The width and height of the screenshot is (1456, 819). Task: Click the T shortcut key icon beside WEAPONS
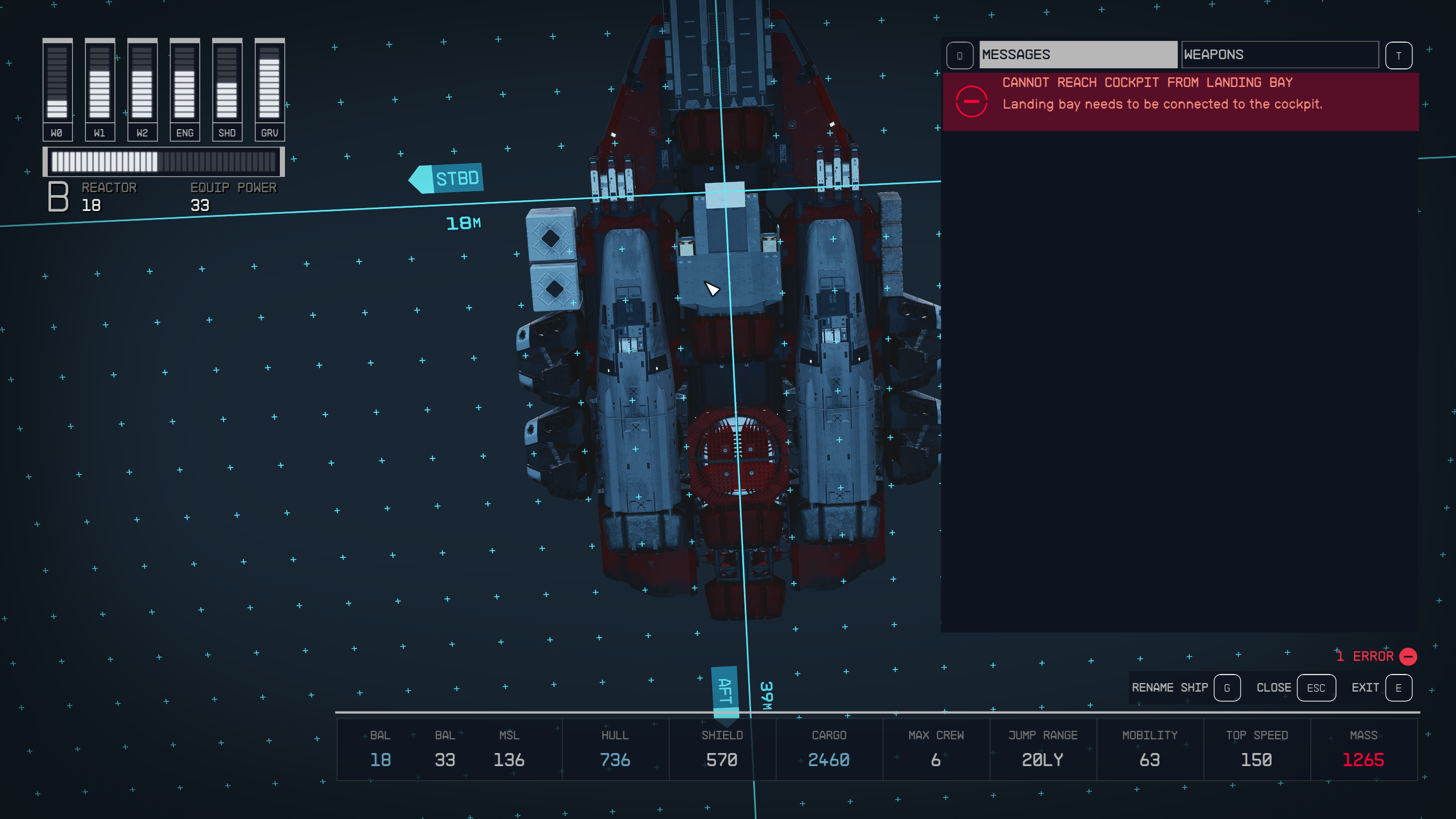click(1400, 55)
